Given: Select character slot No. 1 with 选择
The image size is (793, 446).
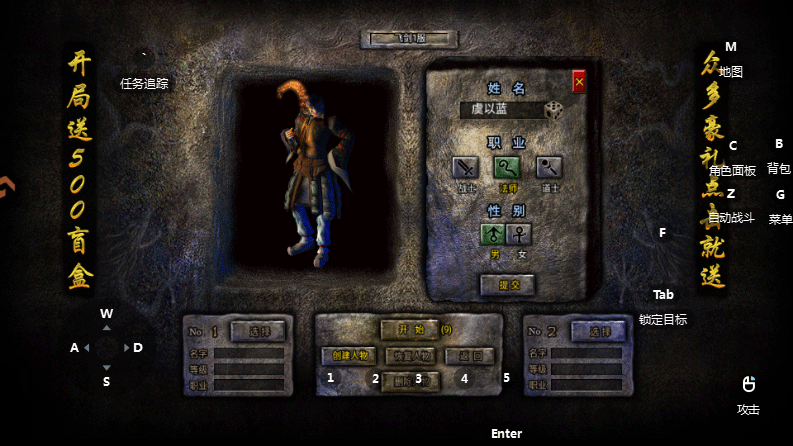Looking at the screenshot, I should click(258, 330).
